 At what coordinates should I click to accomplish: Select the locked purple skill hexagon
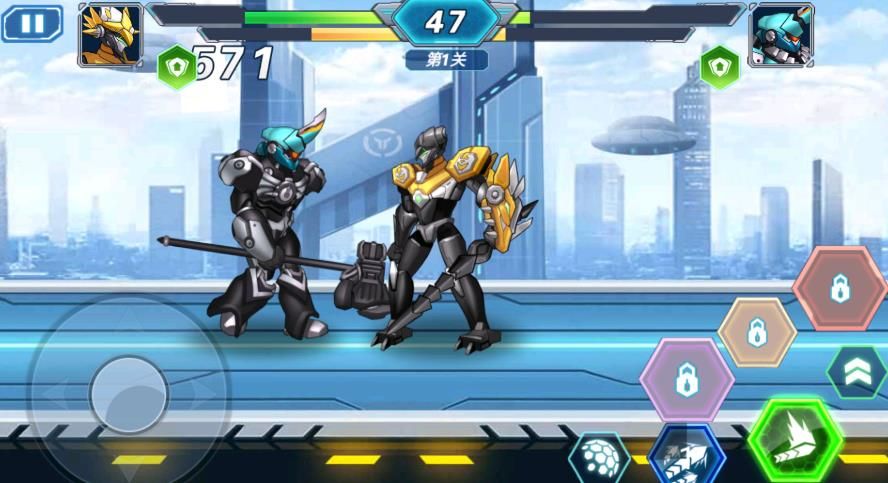(686, 380)
